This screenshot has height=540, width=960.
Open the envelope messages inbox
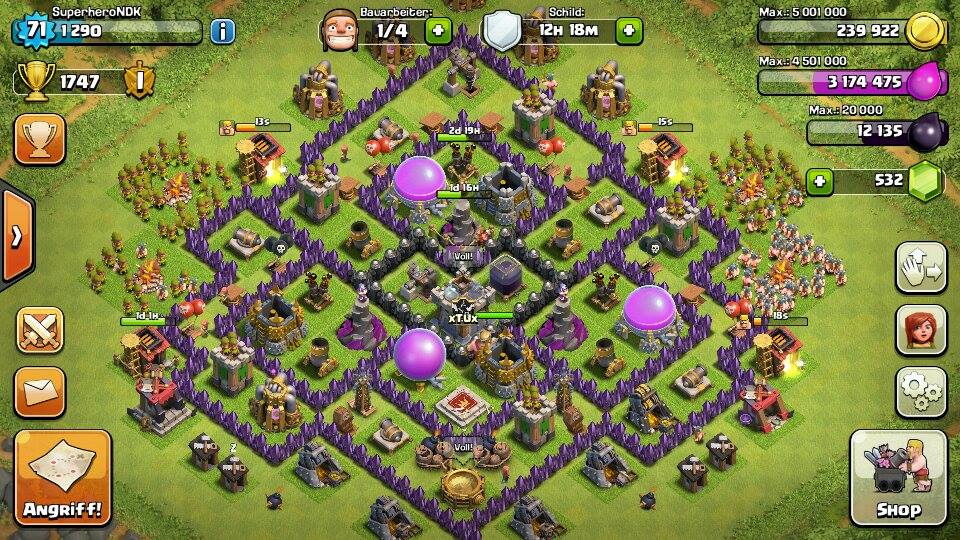(40, 390)
